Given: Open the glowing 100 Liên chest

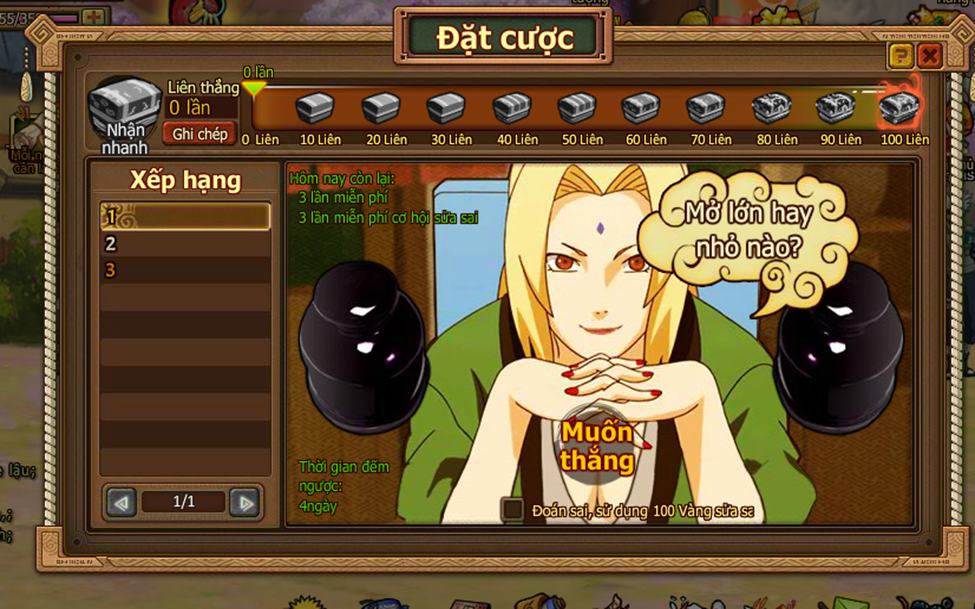Looking at the screenshot, I should tap(899, 106).
